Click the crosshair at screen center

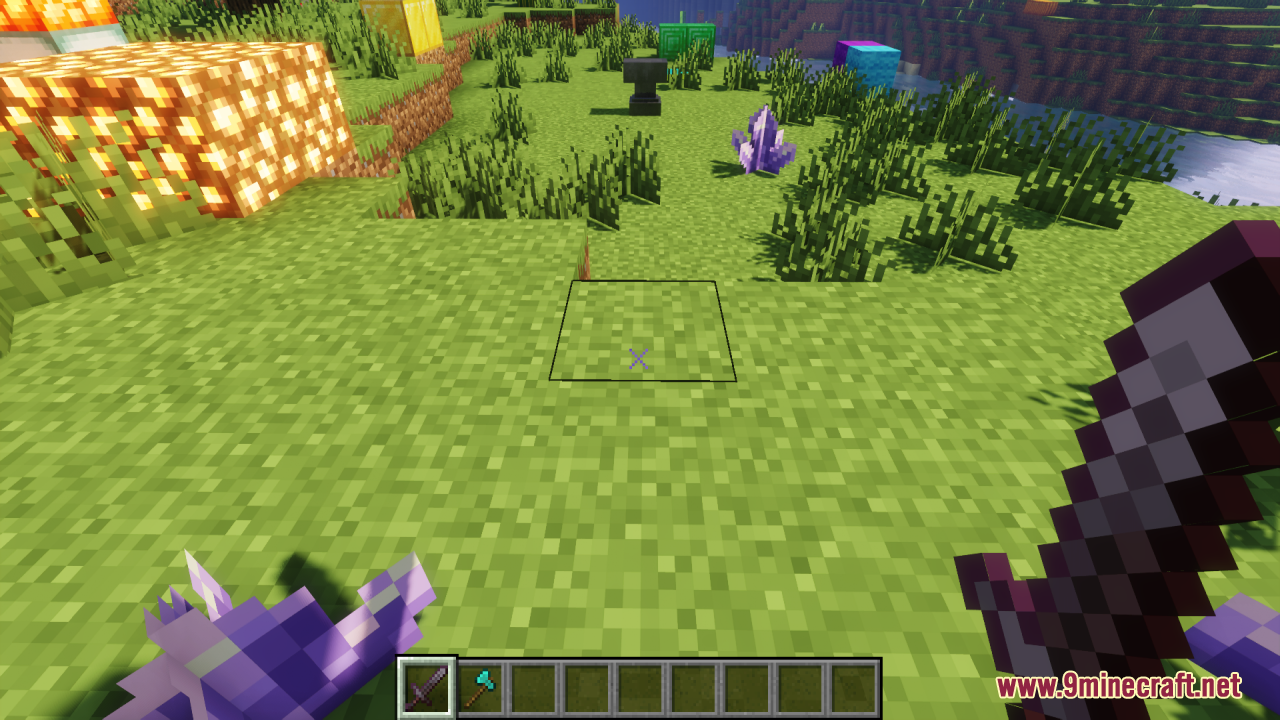(x=639, y=358)
